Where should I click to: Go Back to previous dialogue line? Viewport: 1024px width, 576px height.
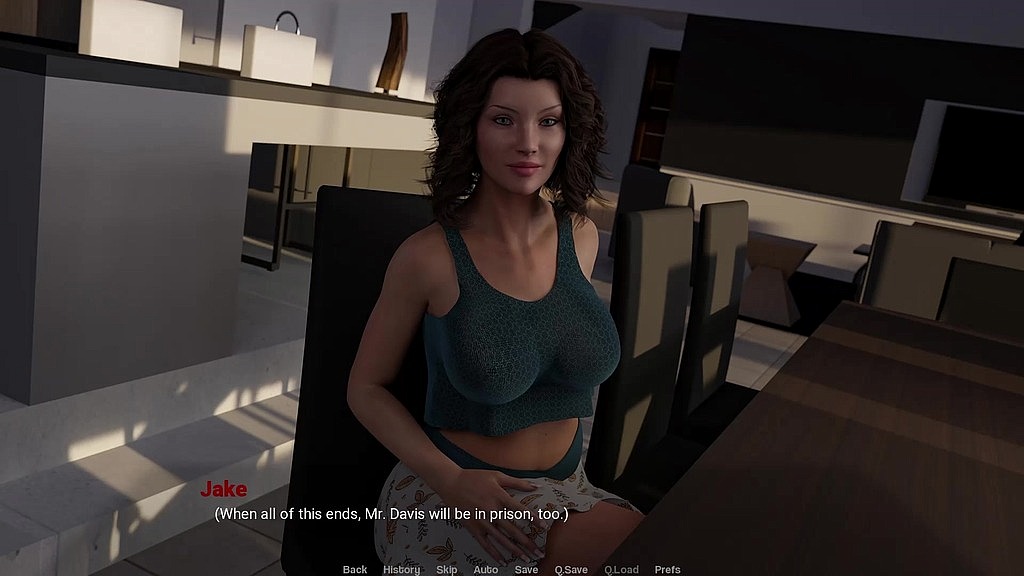pyautogui.click(x=355, y=569)
